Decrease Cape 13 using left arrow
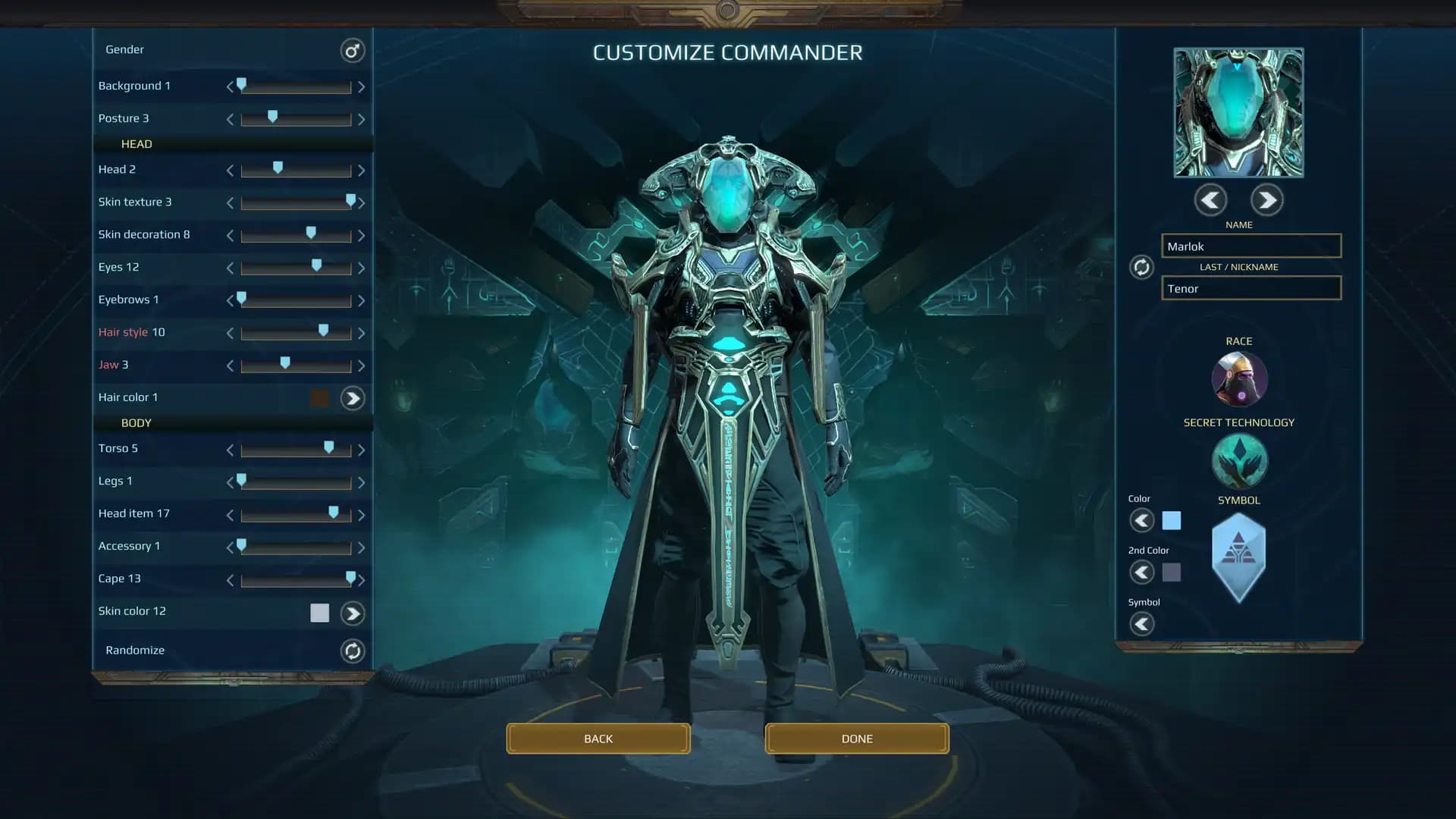The width and height of the screenshot is (1456, 819). 230,579
